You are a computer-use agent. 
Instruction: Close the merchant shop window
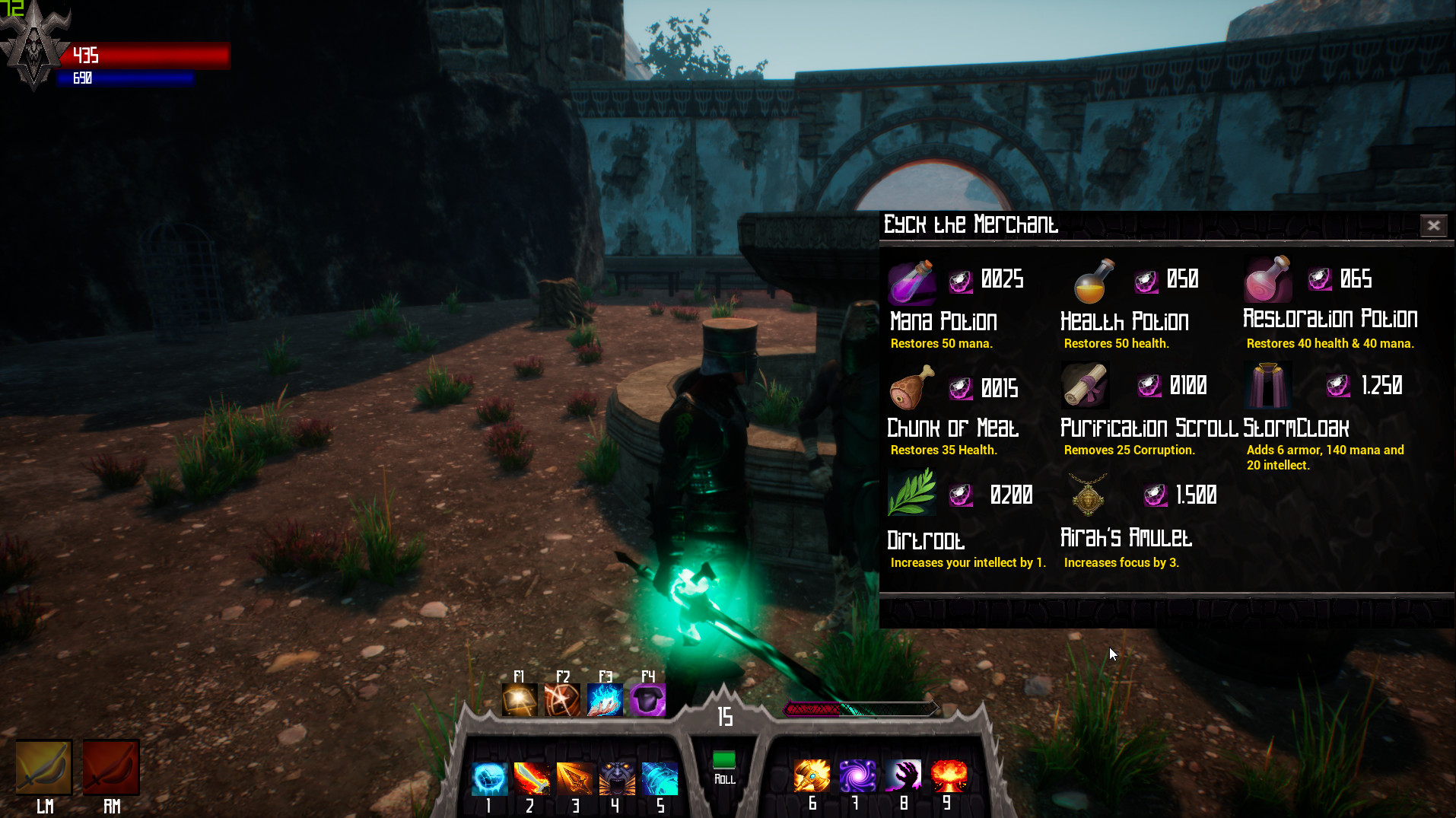coord(1433,225)
